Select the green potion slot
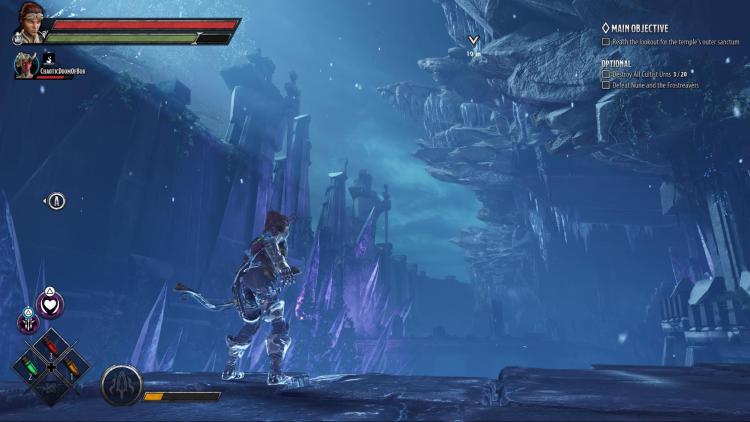Viewport: 750px width, 422px height. click(x=30, y=366)
